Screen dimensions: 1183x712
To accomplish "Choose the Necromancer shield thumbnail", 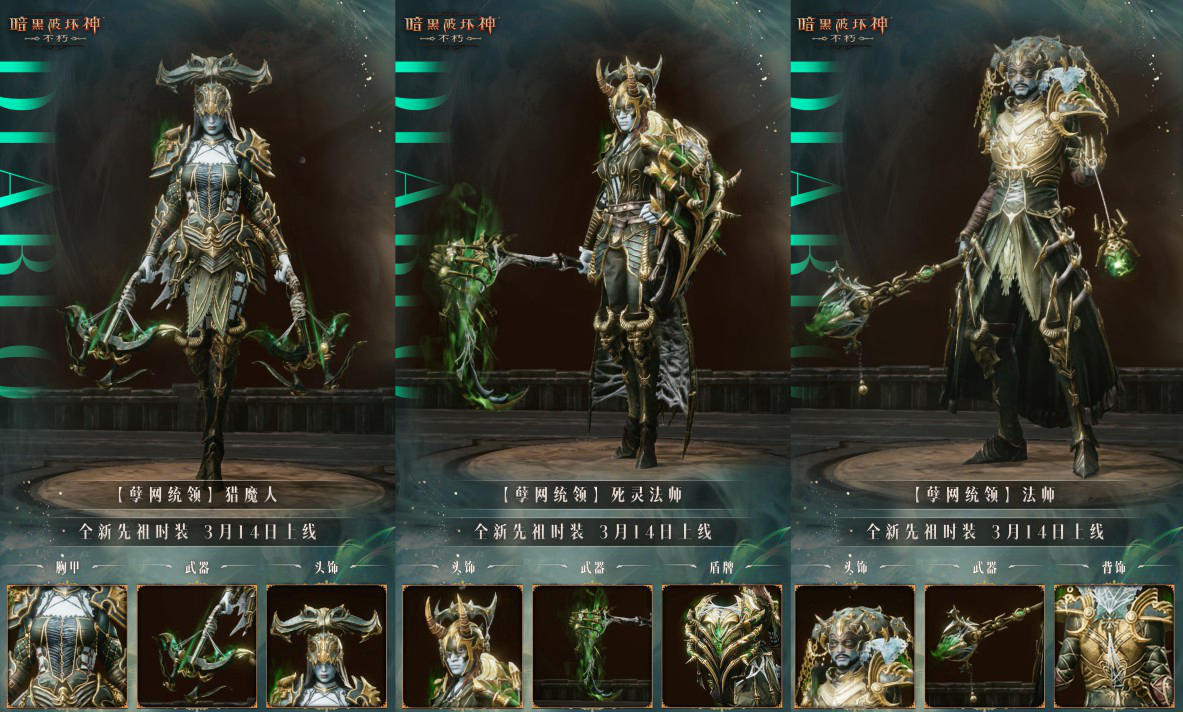I will pos(722,646).
